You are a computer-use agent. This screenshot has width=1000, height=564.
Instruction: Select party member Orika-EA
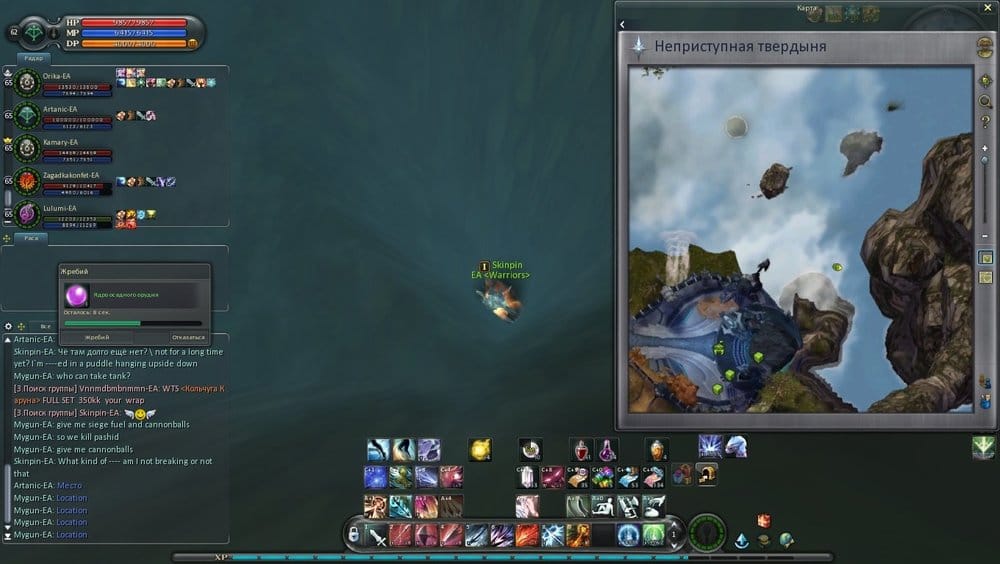(x=56, y=76)
